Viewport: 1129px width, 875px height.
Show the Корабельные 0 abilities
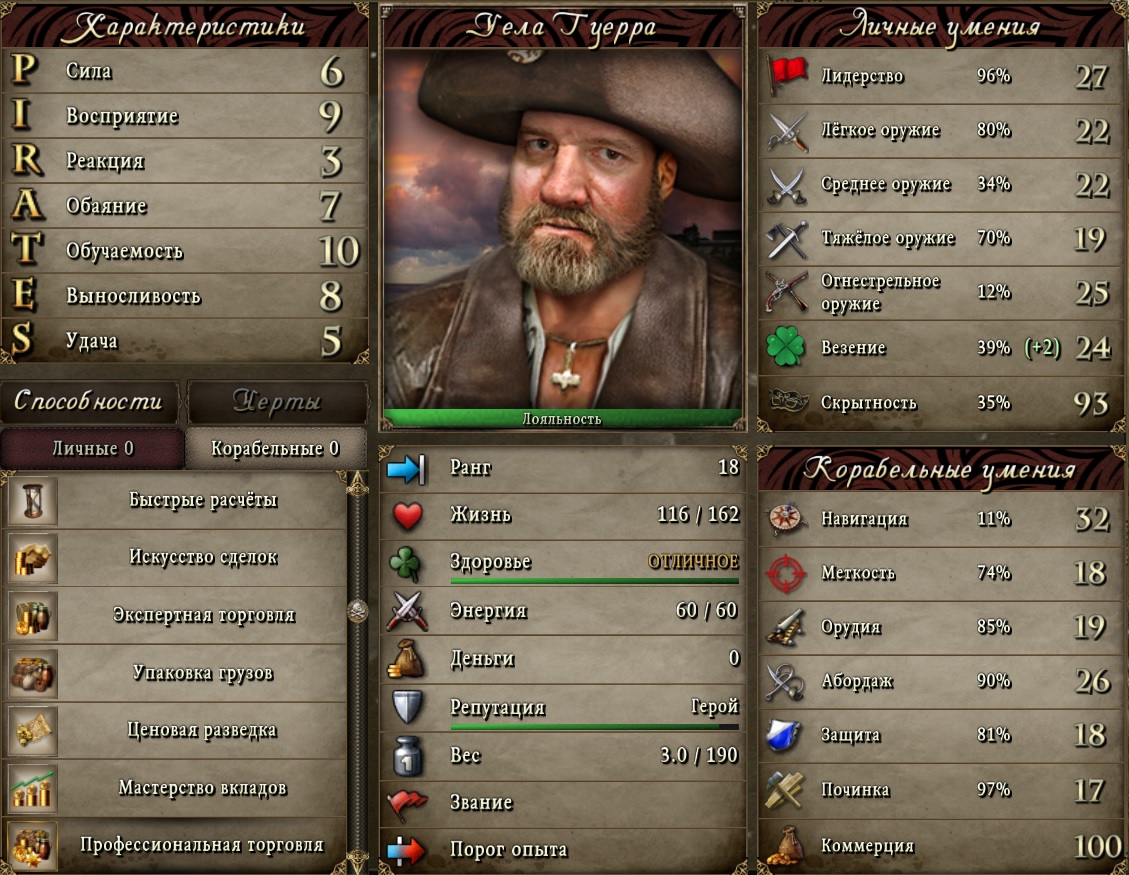pyautogui.click(x=275, y=449)
